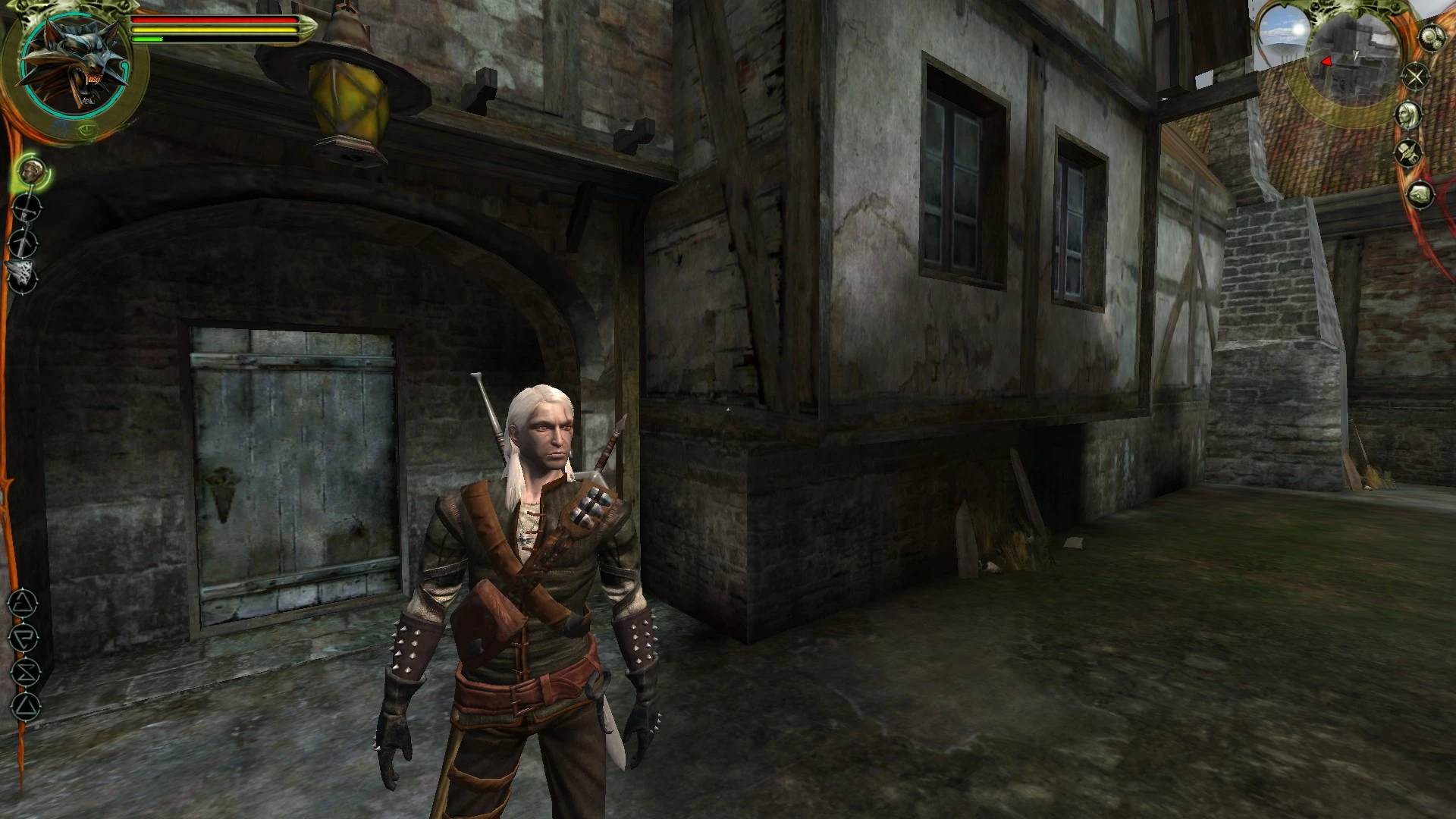Select the second Witcher sign icon (Igni)
Image resolution: width=1456 pixels, height=819 pixels.
pos(24,637)
